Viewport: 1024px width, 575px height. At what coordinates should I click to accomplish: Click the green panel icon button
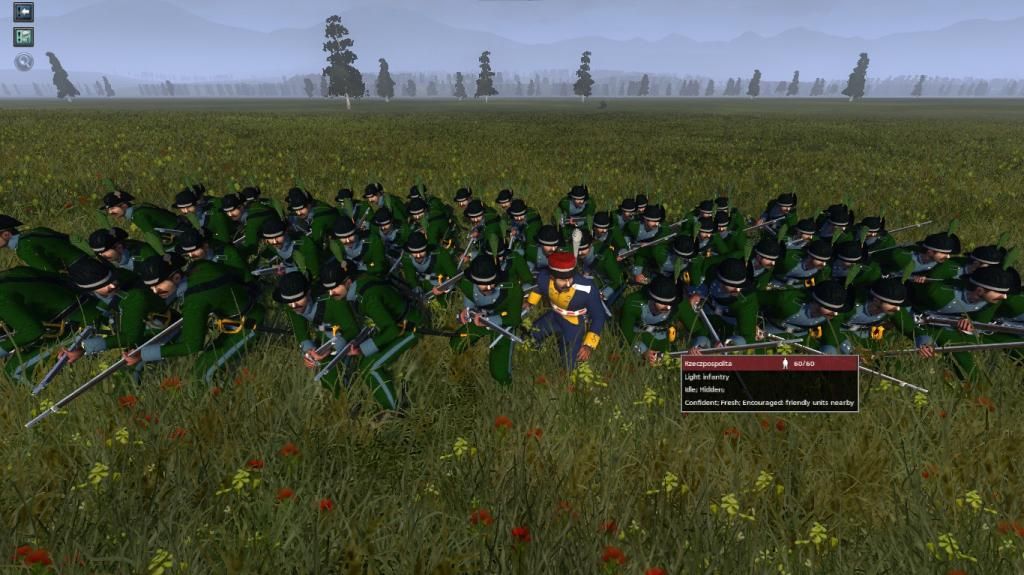tap(23, 37)
